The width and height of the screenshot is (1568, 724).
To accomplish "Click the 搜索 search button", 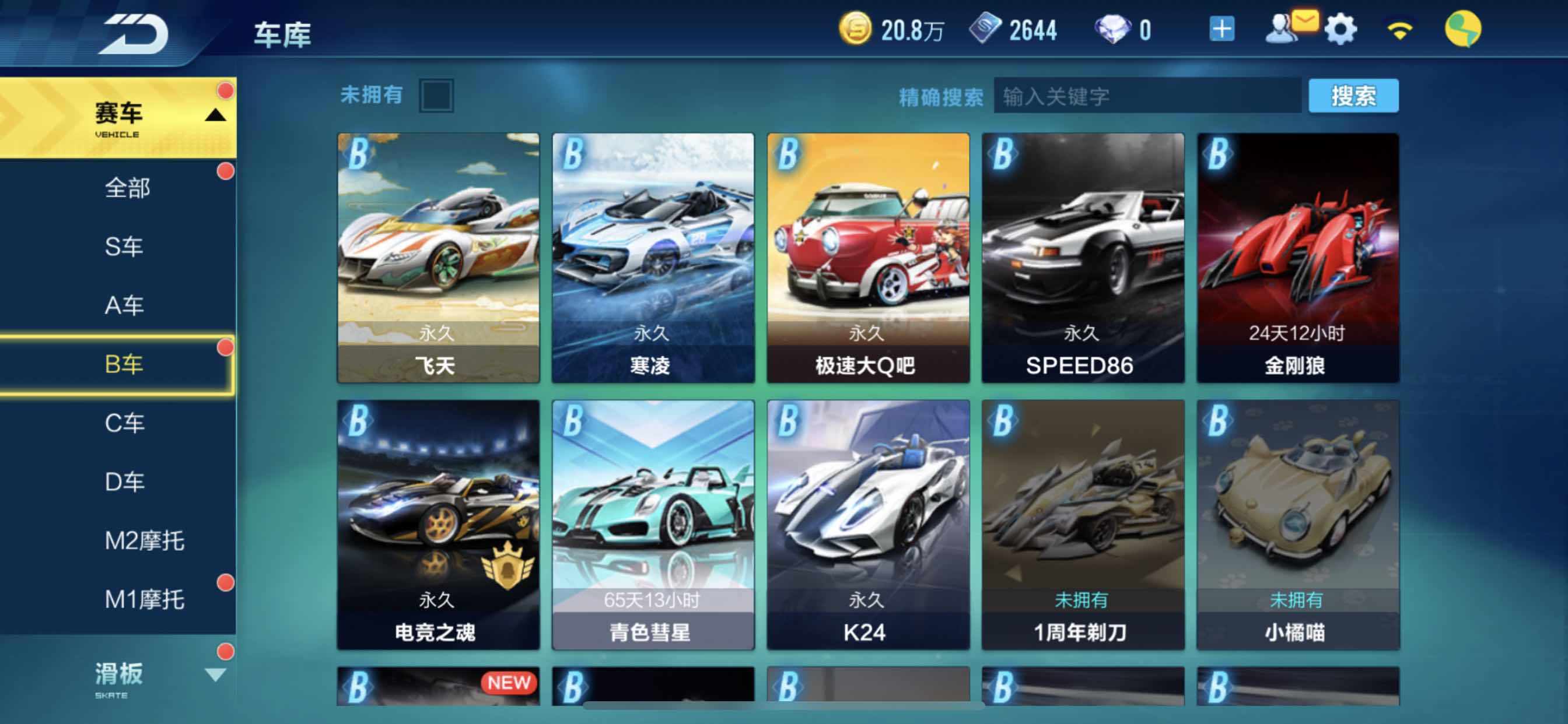I will [1354, 96].
